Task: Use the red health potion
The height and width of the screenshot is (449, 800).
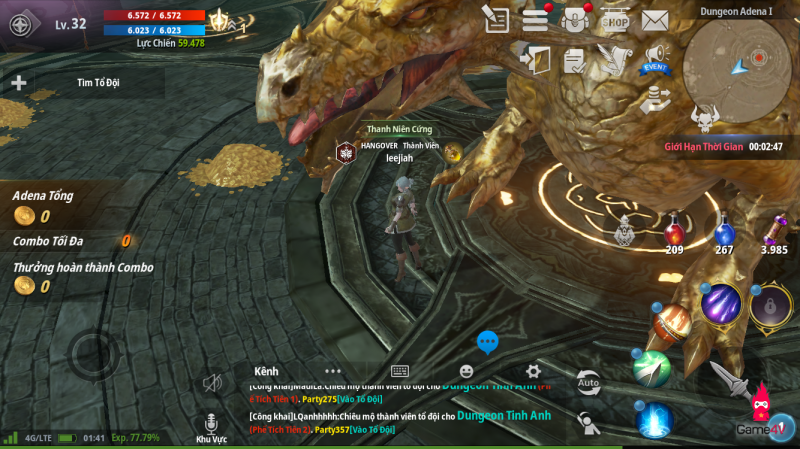Action: pyautogui.click(x=674, y=230)
